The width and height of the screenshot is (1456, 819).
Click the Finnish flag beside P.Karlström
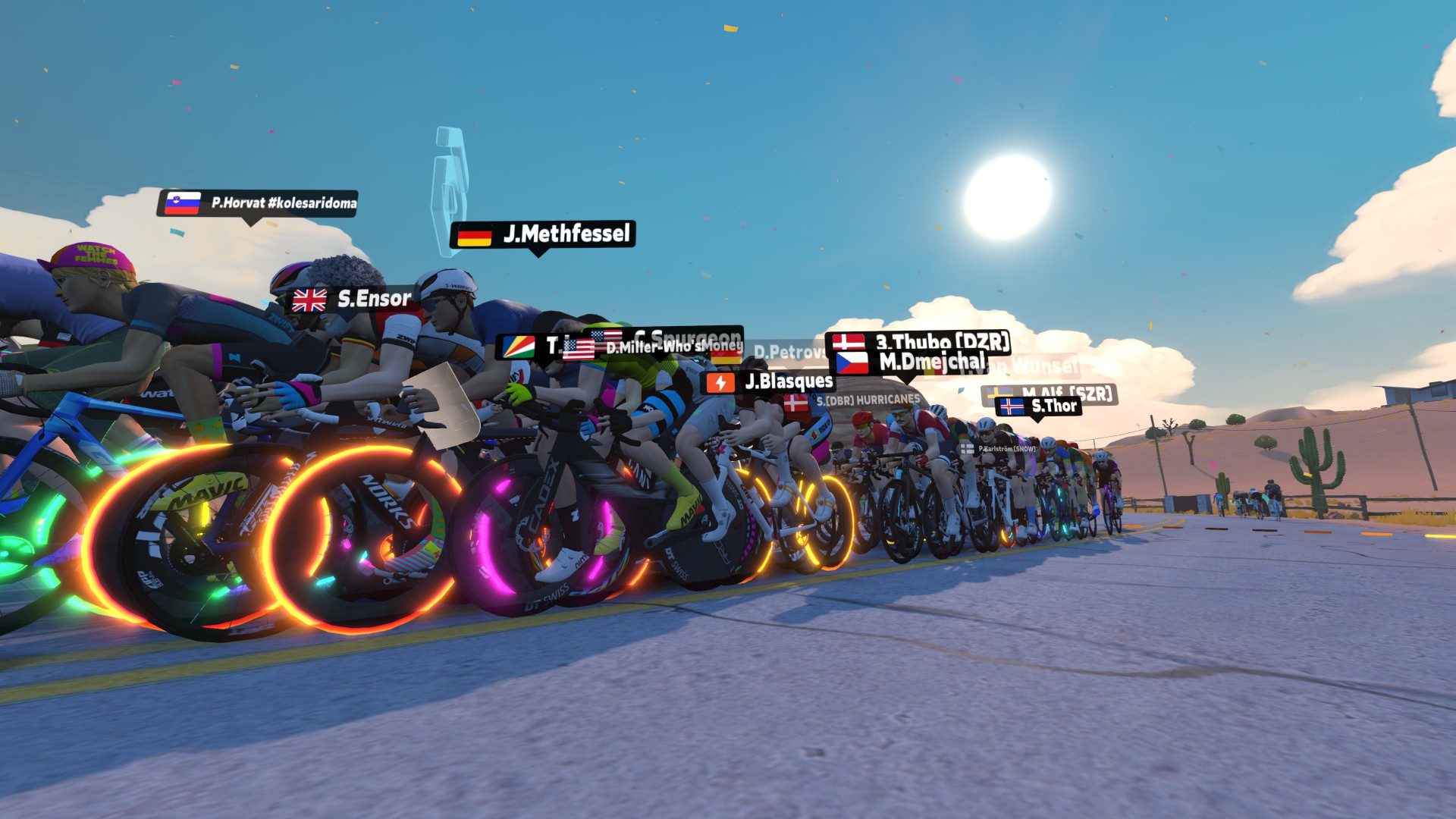tap(967, 449)
